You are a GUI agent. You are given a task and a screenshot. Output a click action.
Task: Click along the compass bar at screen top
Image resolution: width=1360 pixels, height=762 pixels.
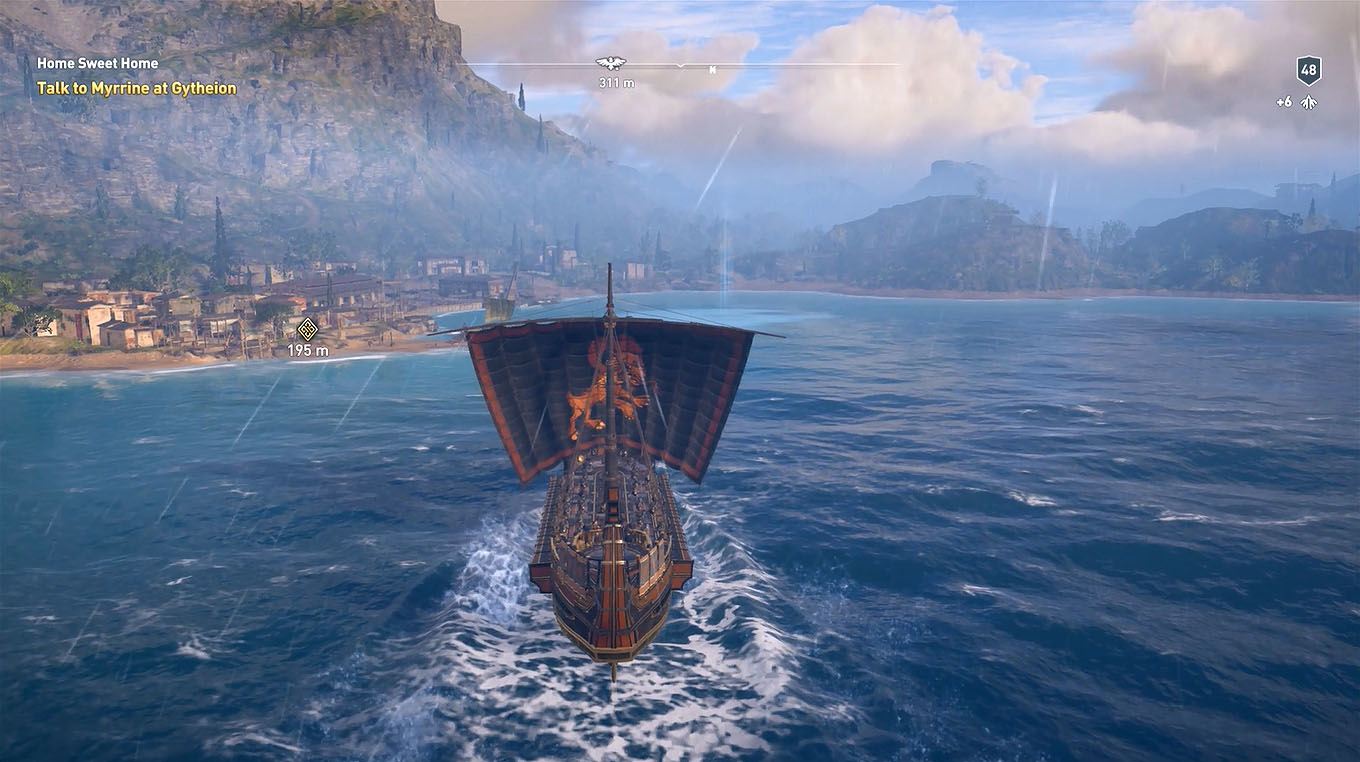pyautogui.click(x=800, y=68)
